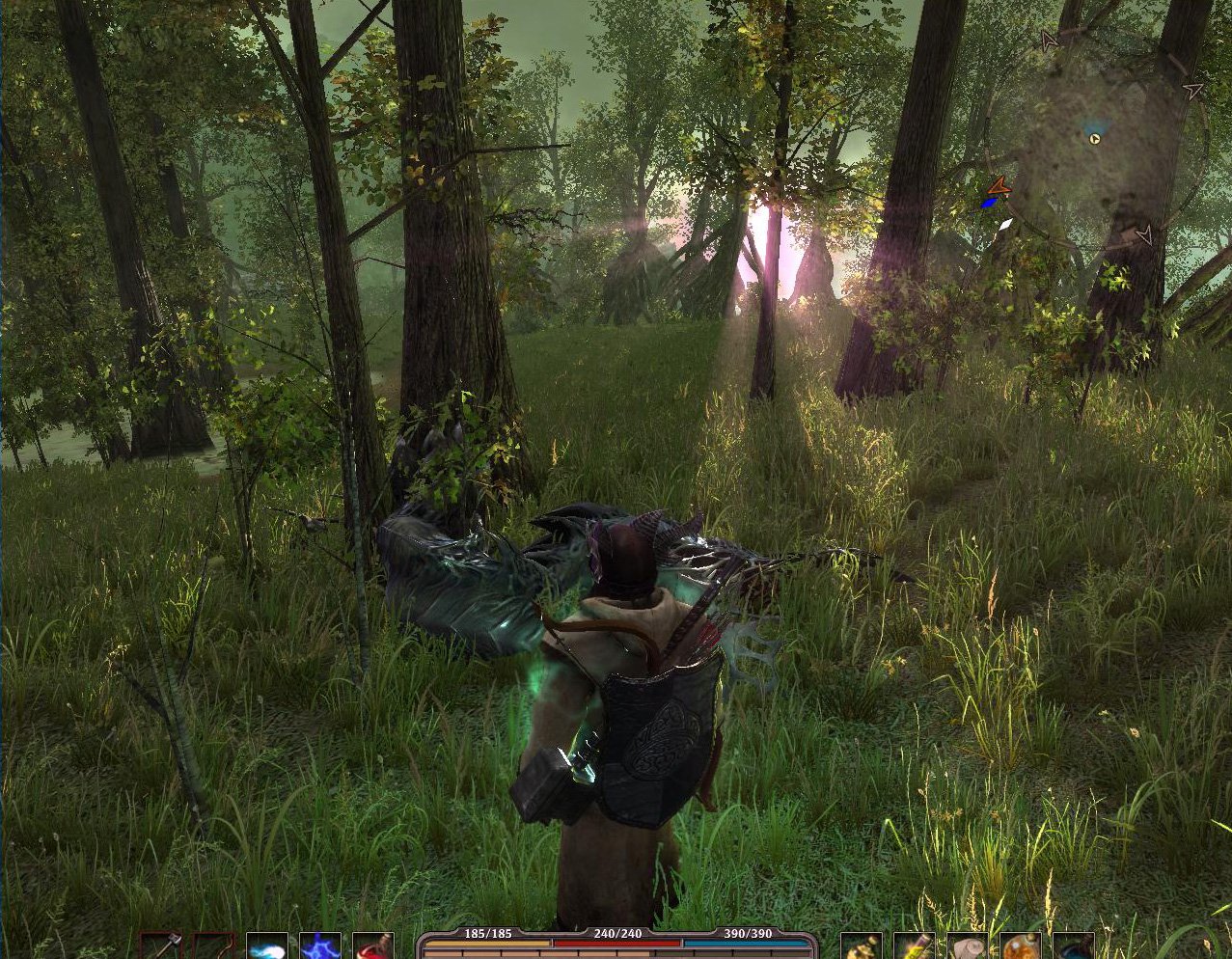Click the circular minimap

pos(1097,142)
